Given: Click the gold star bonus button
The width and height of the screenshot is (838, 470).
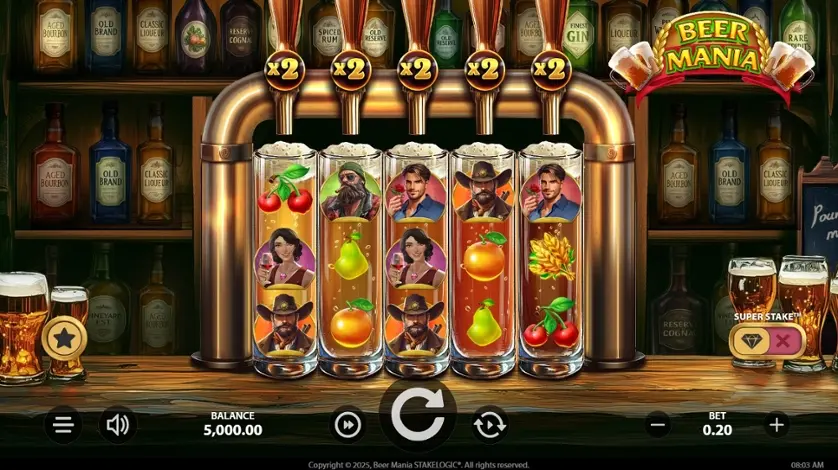Looking at the screenshot, I should pyautogui.click(x=64, y=339).
